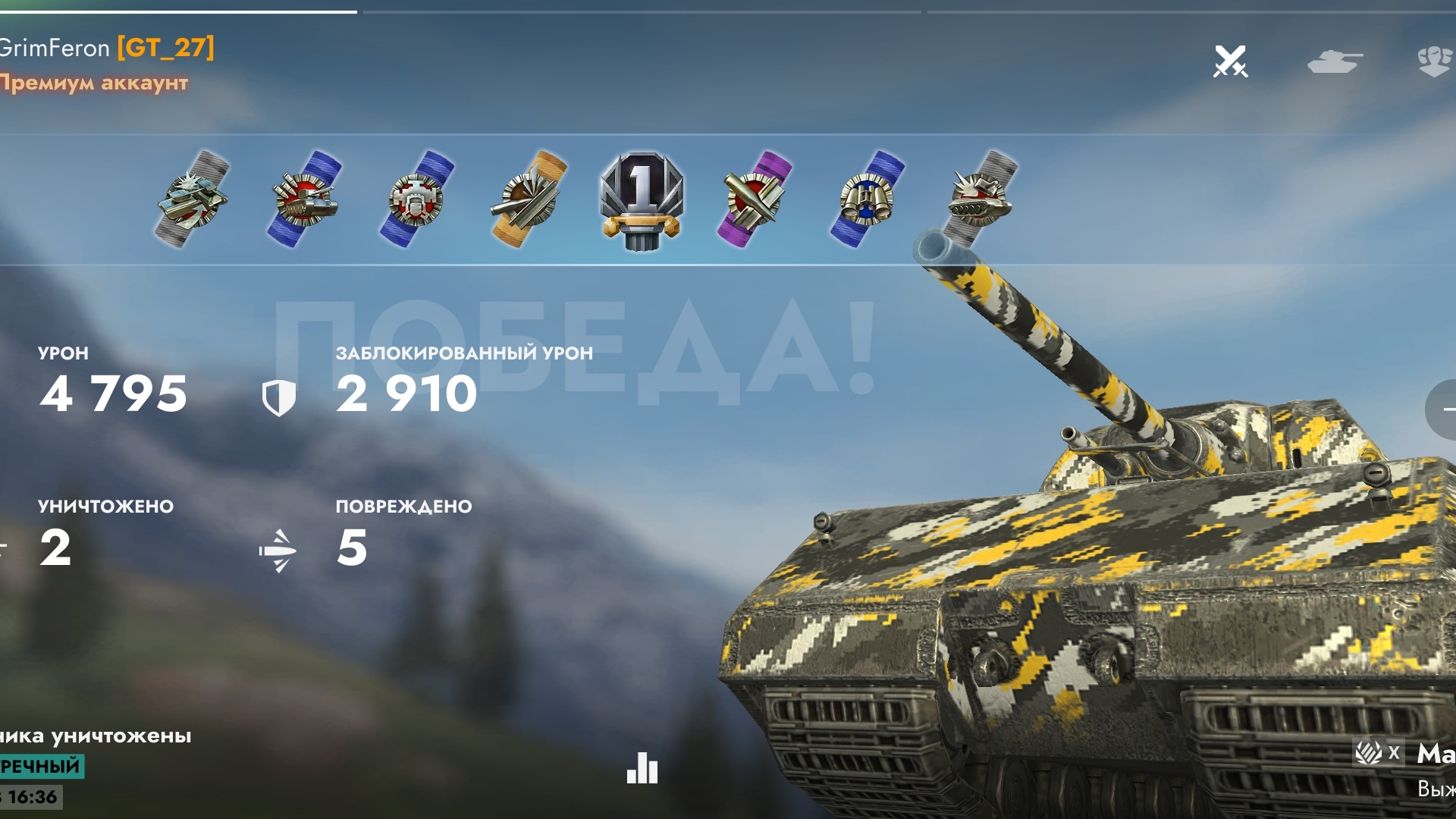
Task: Open the team results tab icon
Action: pyautogui.click(x=1434, y=61)
